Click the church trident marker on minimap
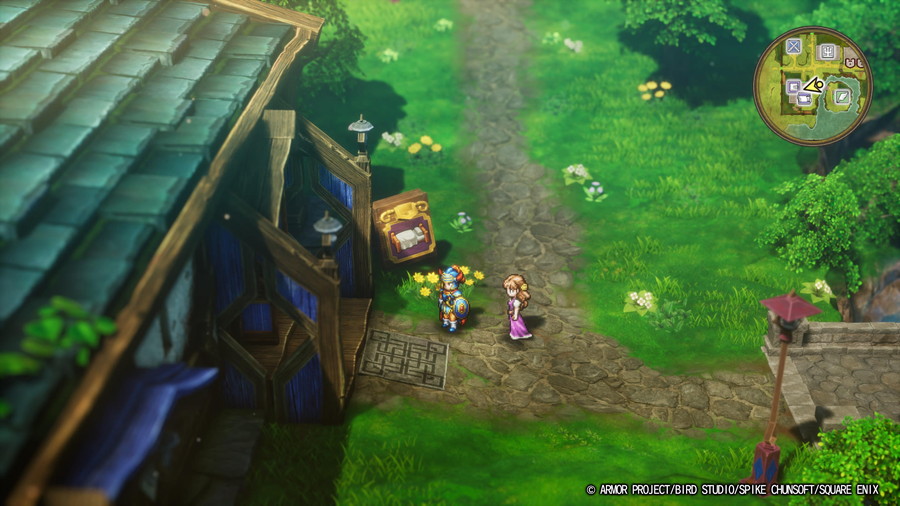Viewport: 900px width, 506px height. [x=826, y=51]
